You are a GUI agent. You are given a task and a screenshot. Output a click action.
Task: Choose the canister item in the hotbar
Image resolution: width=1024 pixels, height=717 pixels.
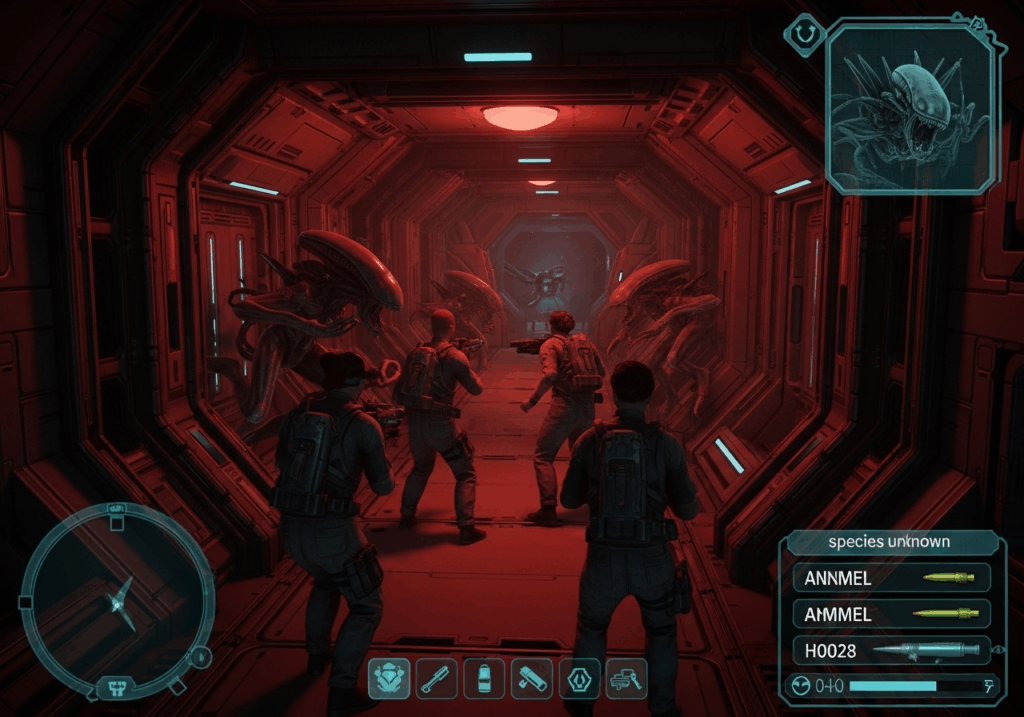pyautogui.click(x=484, y=680)
